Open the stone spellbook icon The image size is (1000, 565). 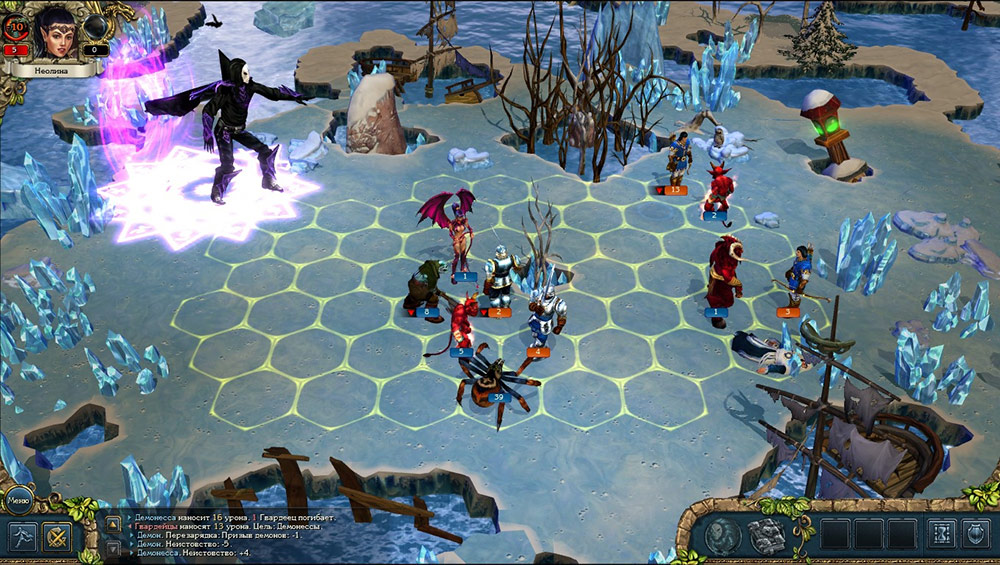[767, 536]
